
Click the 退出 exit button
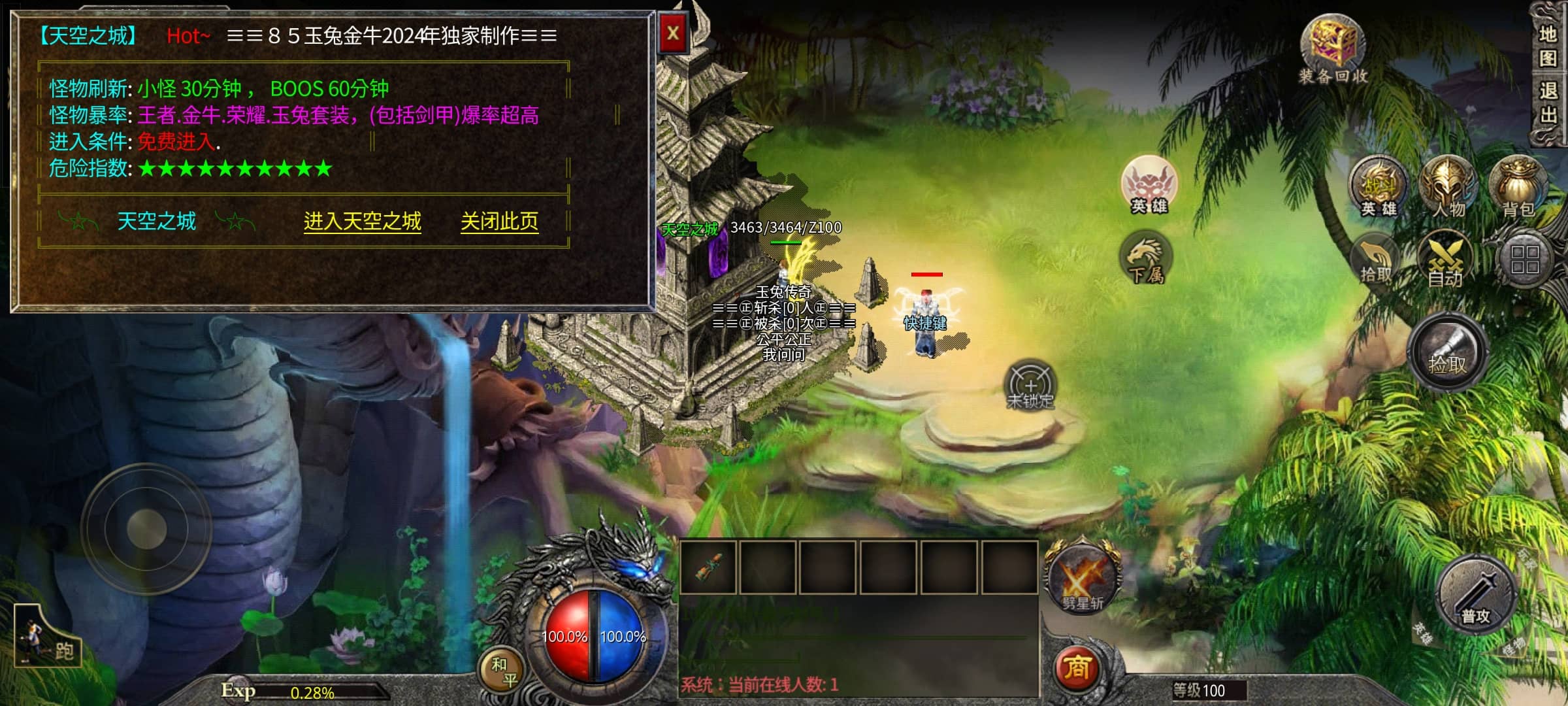pos(1548,103)
